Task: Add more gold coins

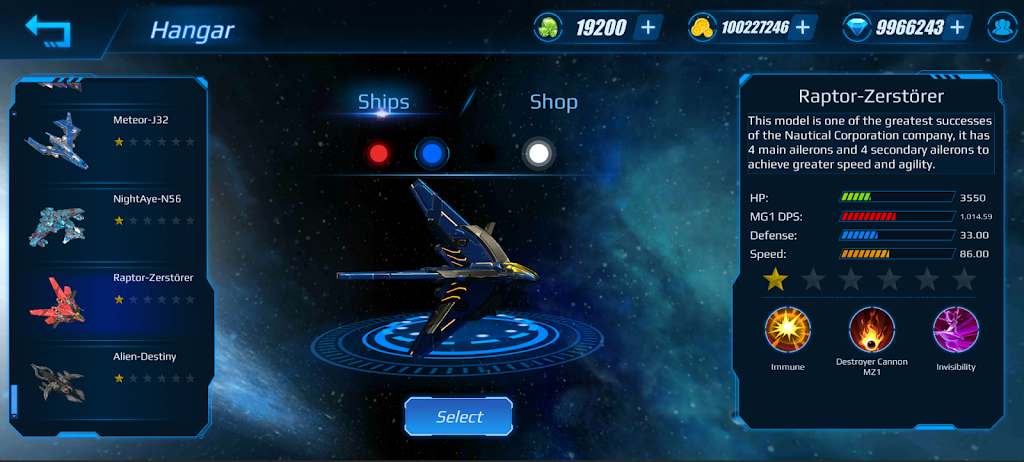Action: click(802, 27)
